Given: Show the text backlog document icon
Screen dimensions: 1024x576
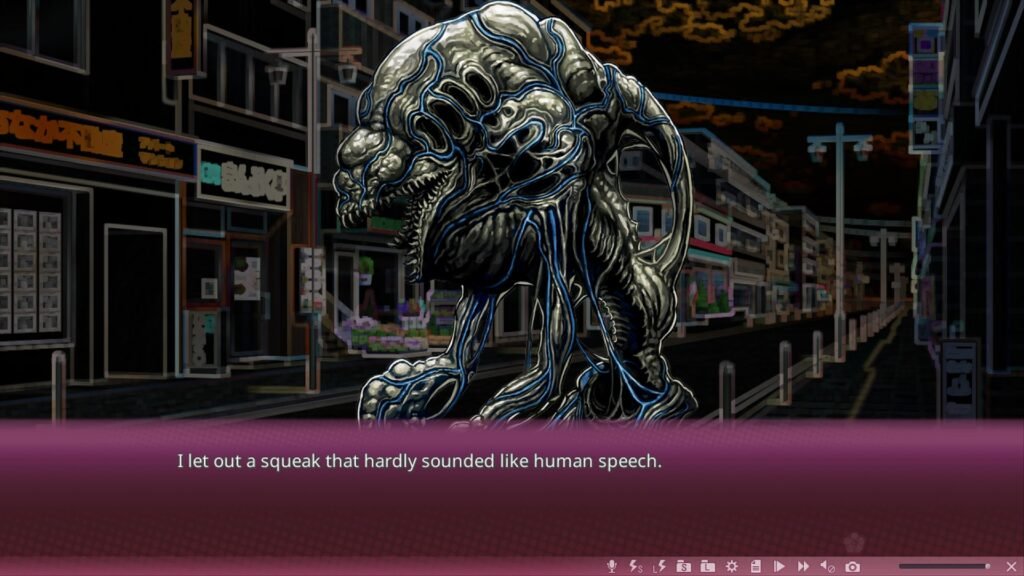Looking at the screenshot, I should point(755,567).
